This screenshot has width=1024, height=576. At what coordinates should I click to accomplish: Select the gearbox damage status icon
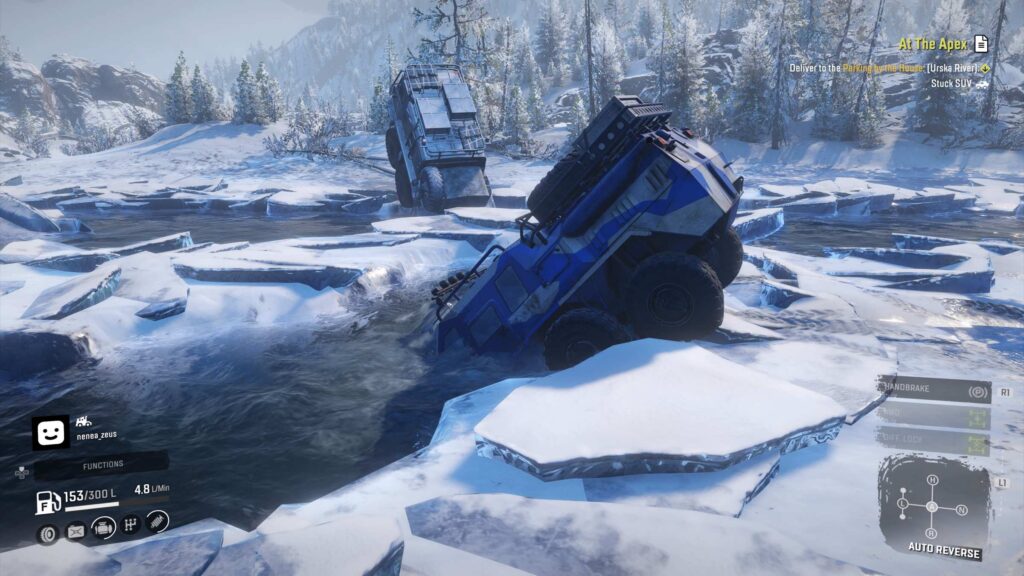130,524
